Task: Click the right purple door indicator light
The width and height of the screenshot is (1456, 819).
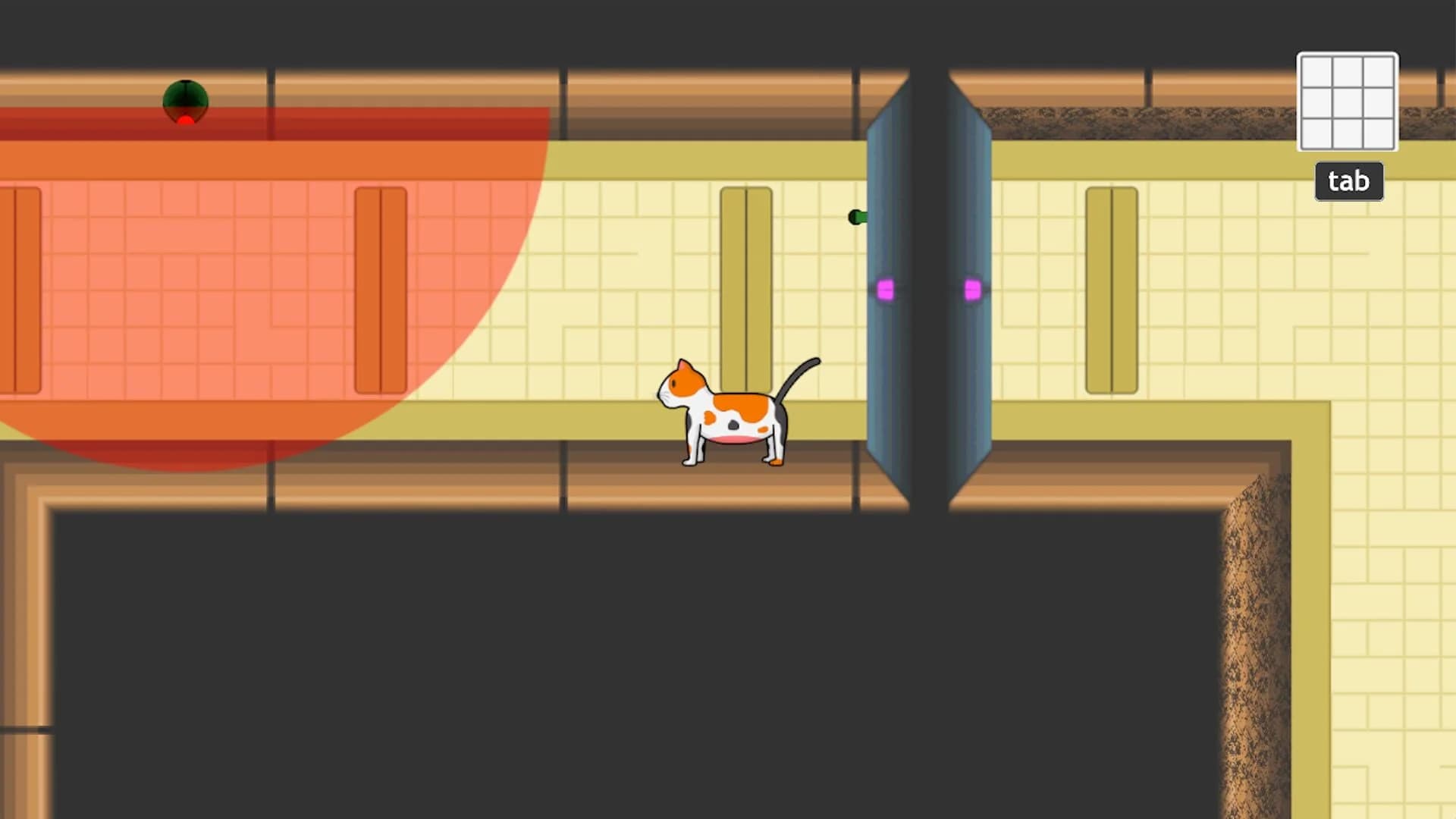Action: [973, 288]
